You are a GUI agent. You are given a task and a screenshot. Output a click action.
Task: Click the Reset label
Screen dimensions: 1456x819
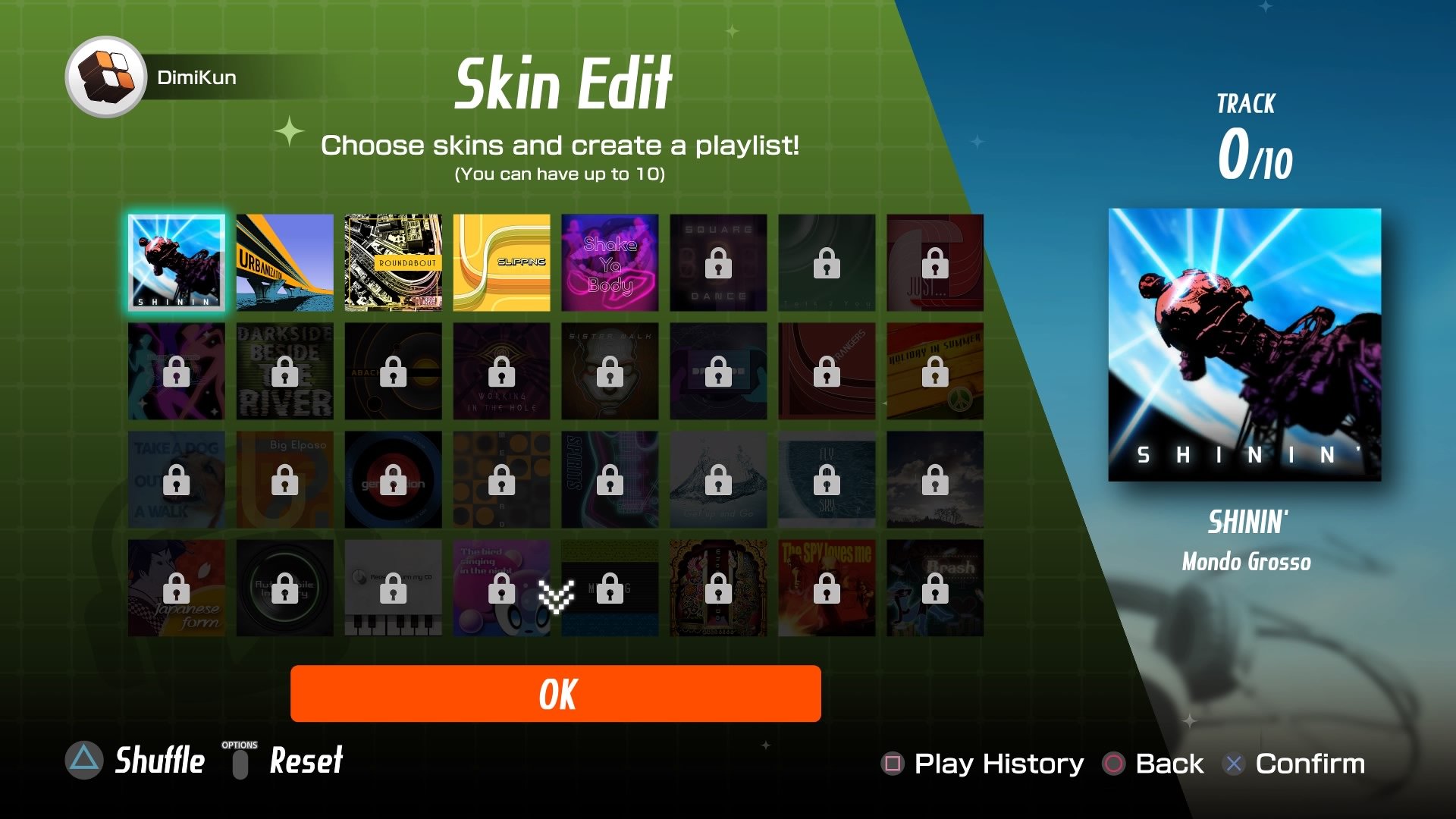click(304, 761)
